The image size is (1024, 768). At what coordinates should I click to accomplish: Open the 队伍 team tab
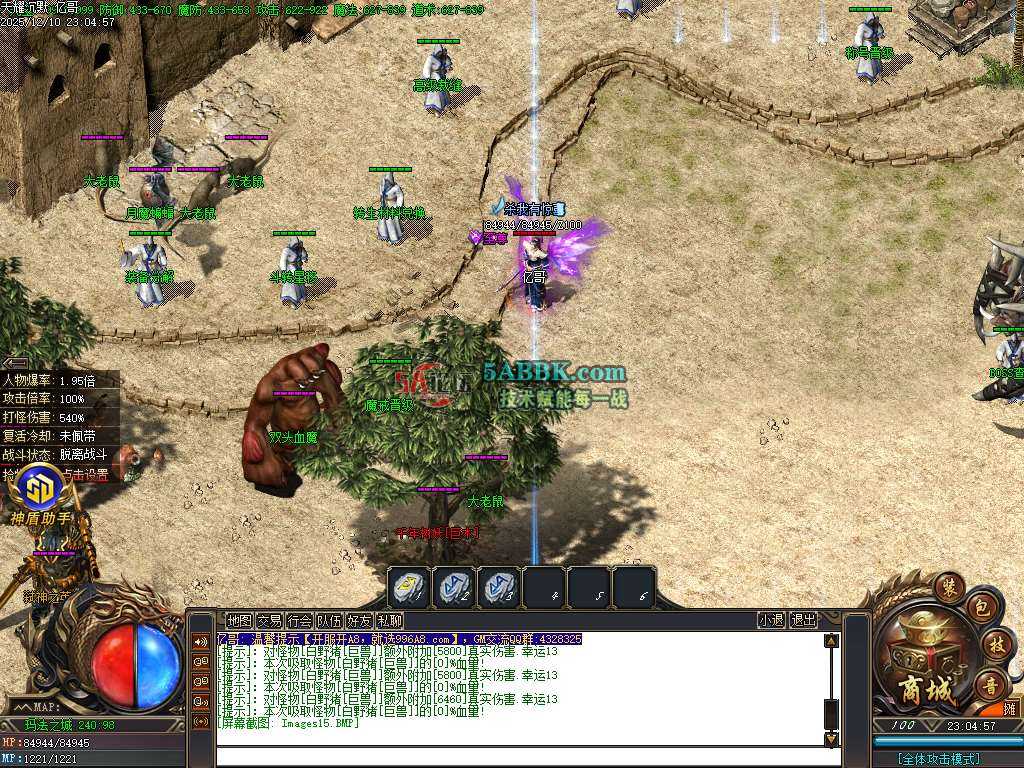pos(329,621)
